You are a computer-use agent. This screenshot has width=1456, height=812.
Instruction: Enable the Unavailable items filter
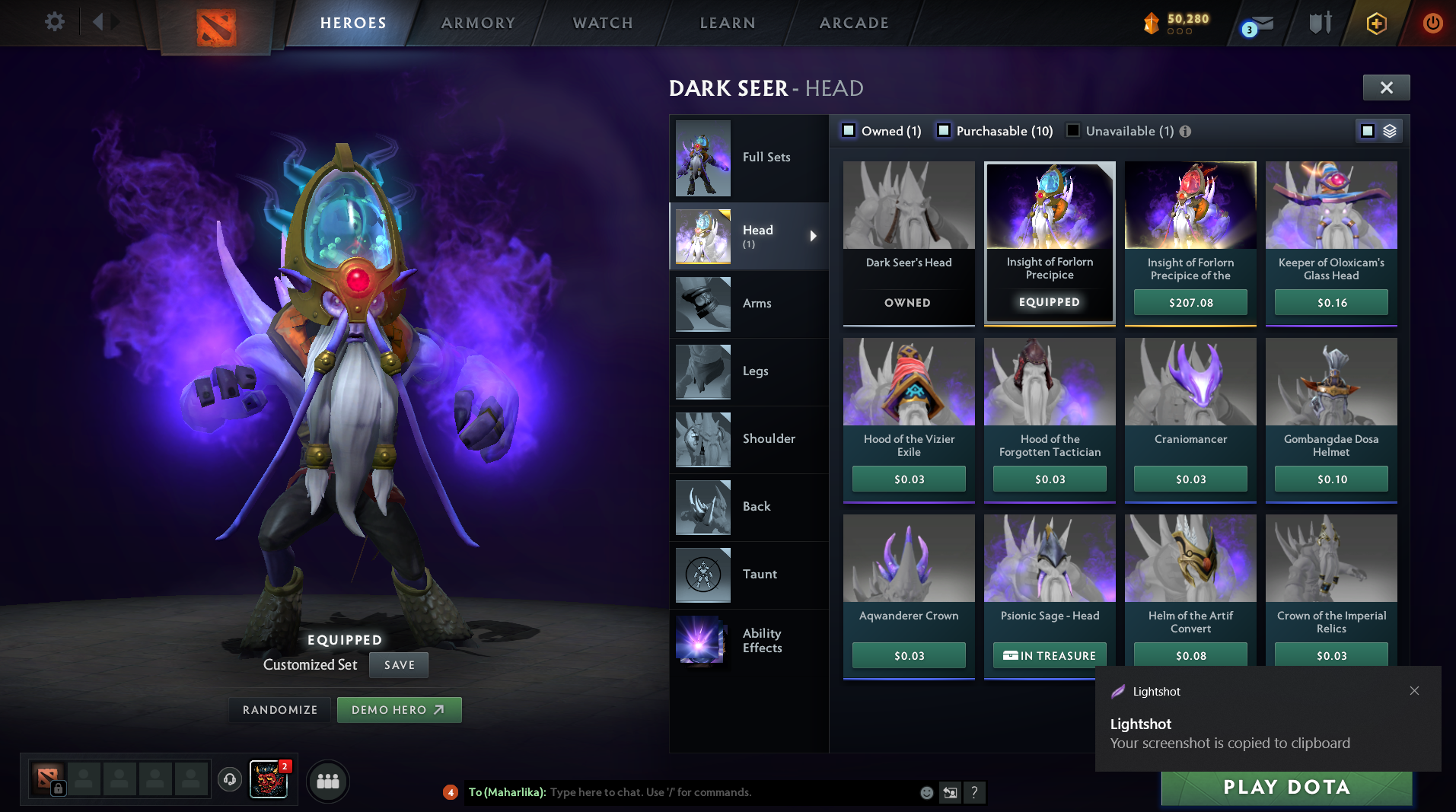(x=1072, y=131)
